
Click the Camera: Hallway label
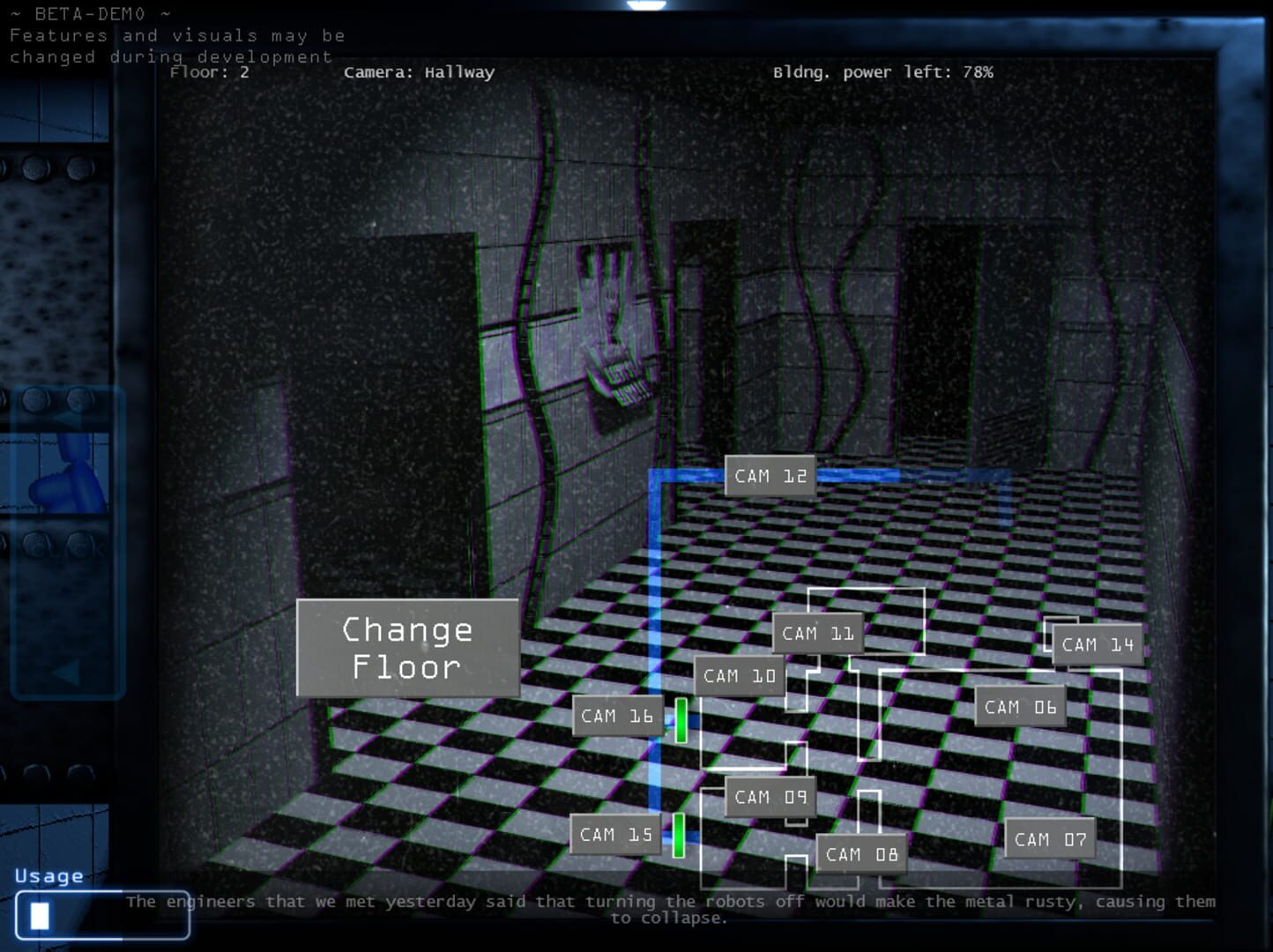point(420,72)
